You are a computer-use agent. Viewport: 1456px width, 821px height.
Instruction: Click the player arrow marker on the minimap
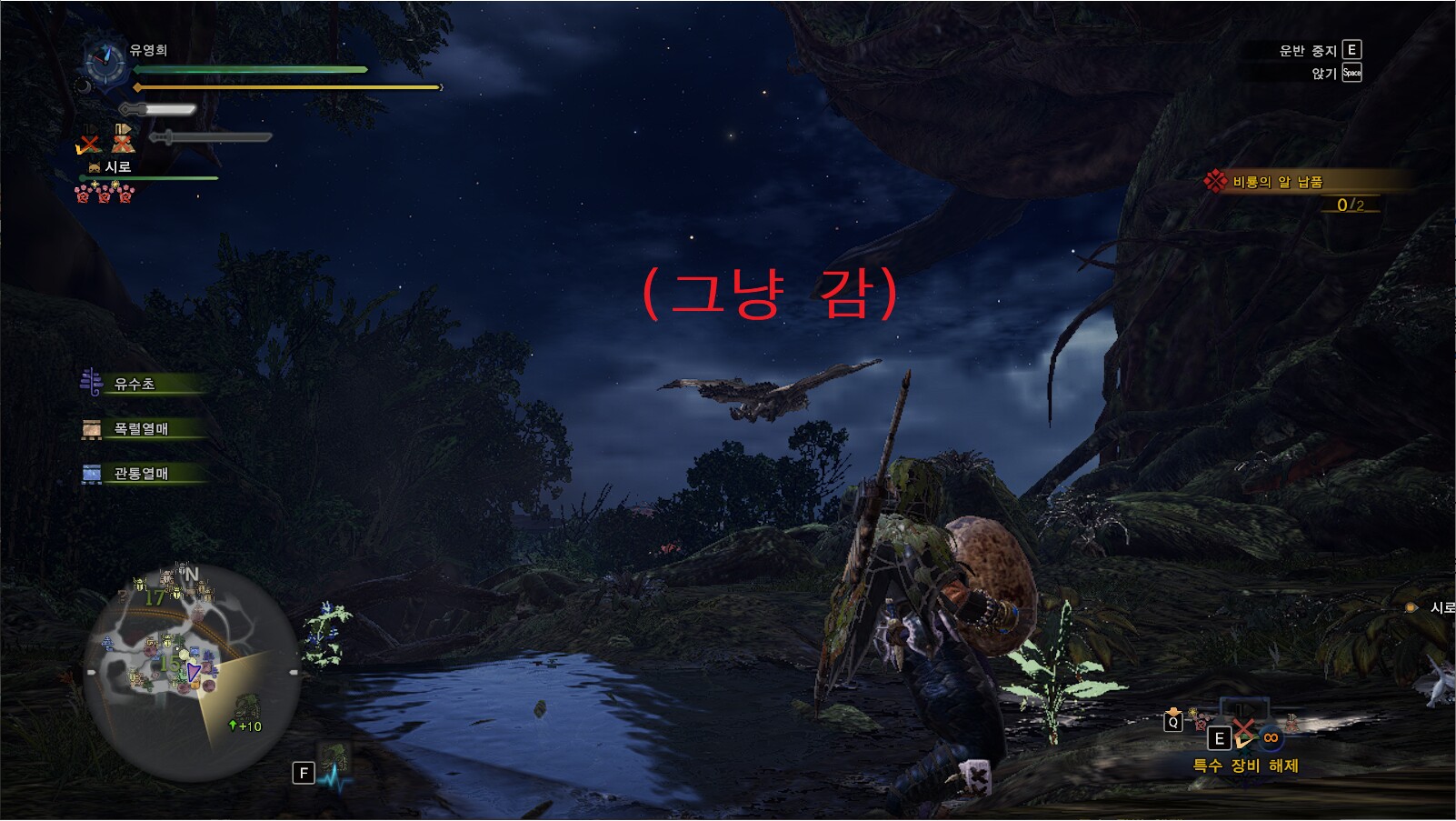tap(193, 673)
